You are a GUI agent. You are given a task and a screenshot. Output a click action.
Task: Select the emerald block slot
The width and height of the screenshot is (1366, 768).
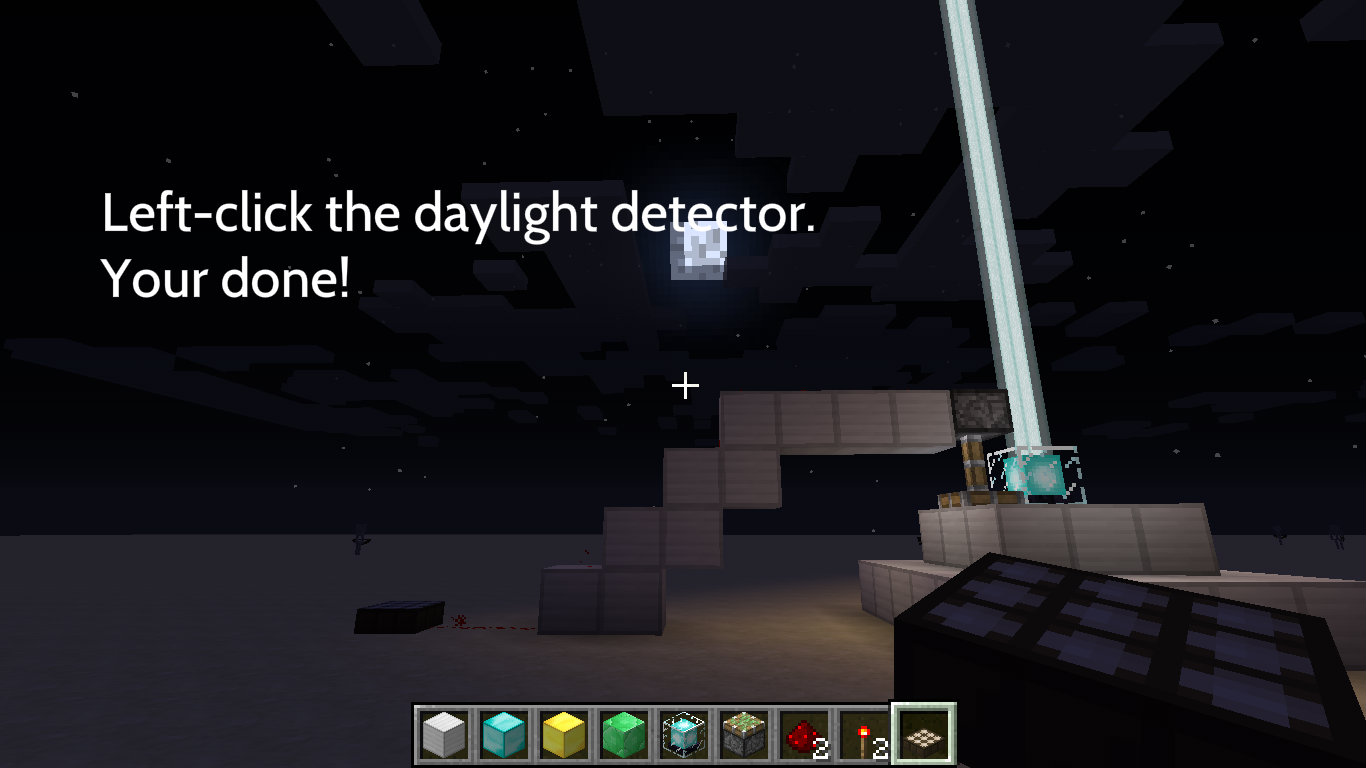click(623, 735)
